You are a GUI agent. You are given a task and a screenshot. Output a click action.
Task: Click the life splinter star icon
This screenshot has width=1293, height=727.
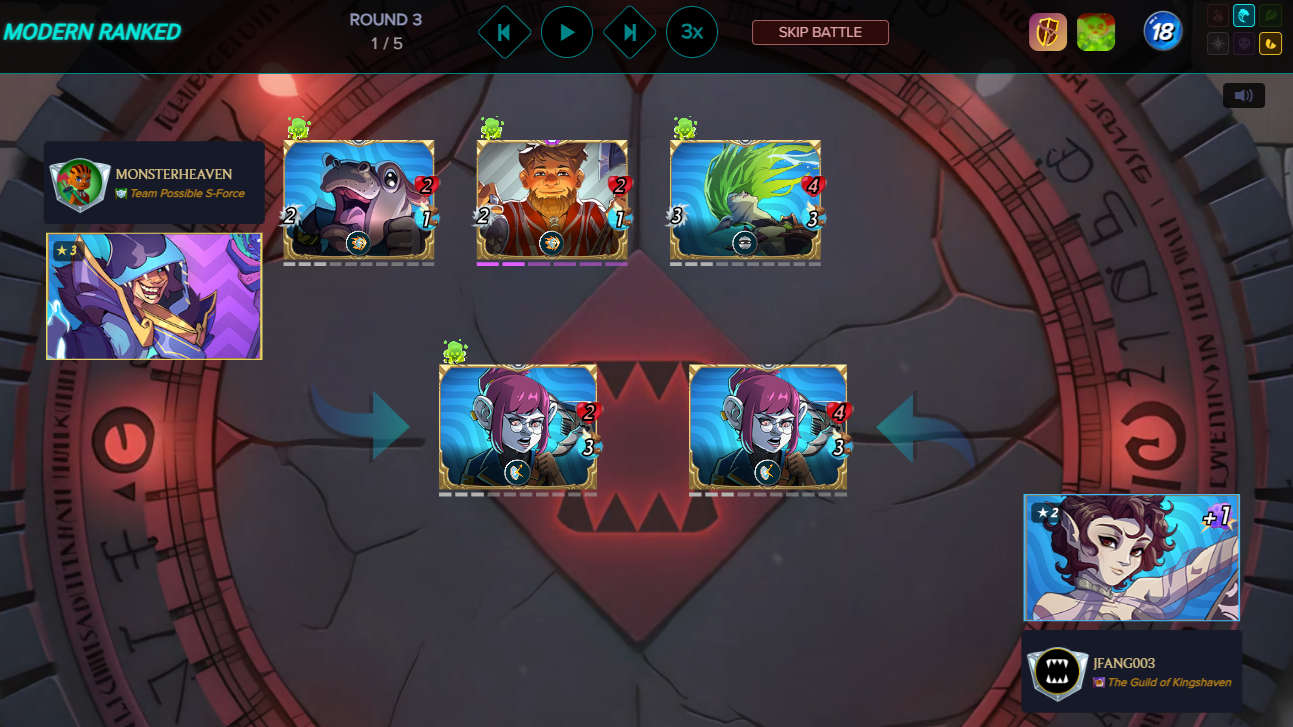pos(1217,44)
